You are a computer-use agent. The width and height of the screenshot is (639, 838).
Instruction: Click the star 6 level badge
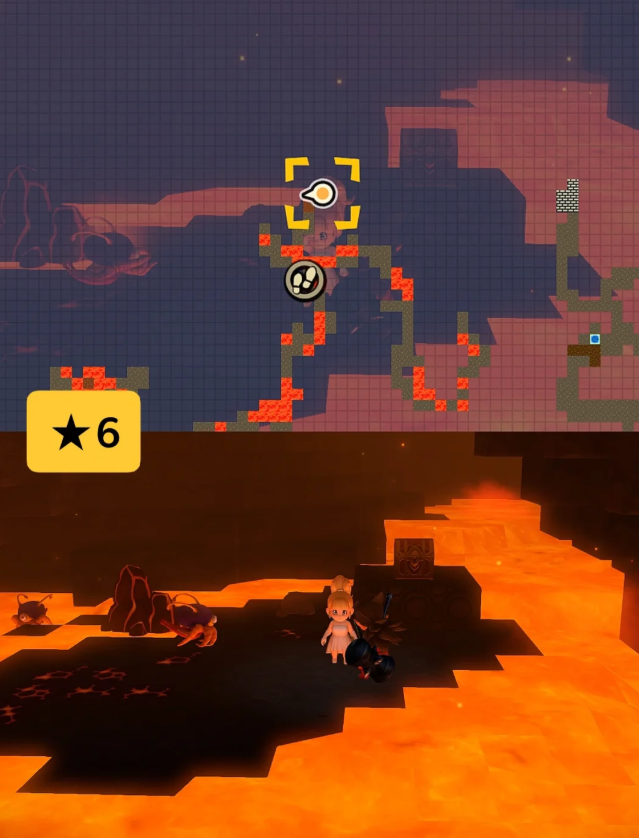84,432
